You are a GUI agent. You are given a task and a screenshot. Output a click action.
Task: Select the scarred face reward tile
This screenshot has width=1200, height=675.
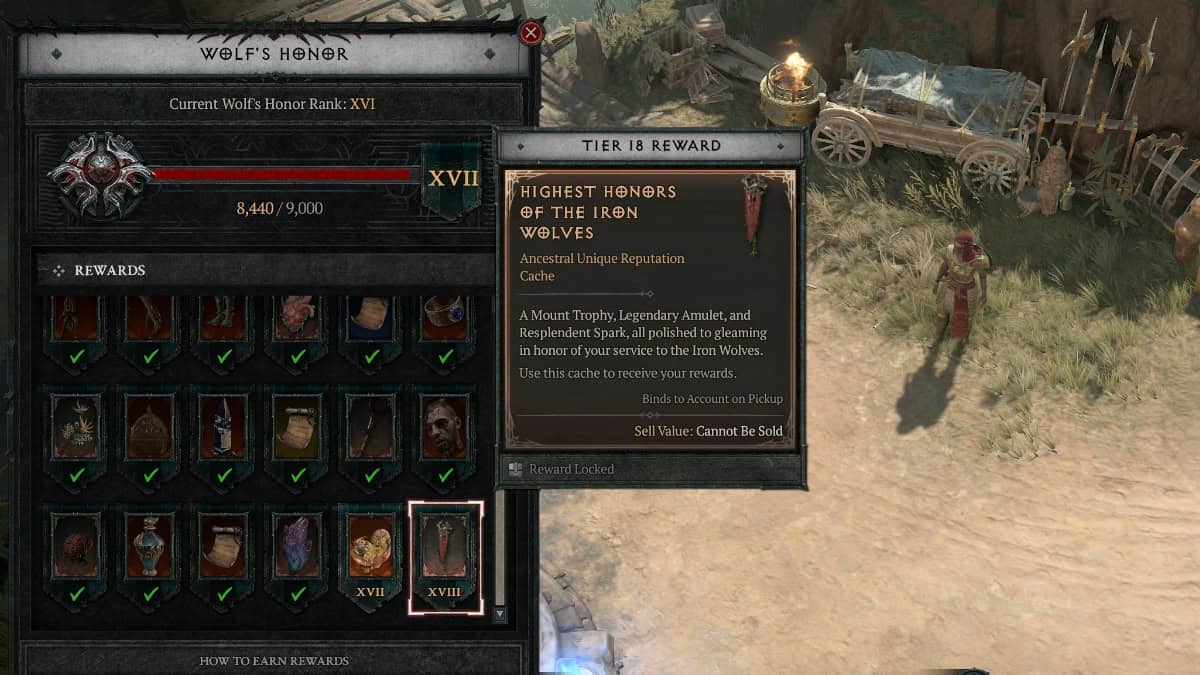point(445,430)
